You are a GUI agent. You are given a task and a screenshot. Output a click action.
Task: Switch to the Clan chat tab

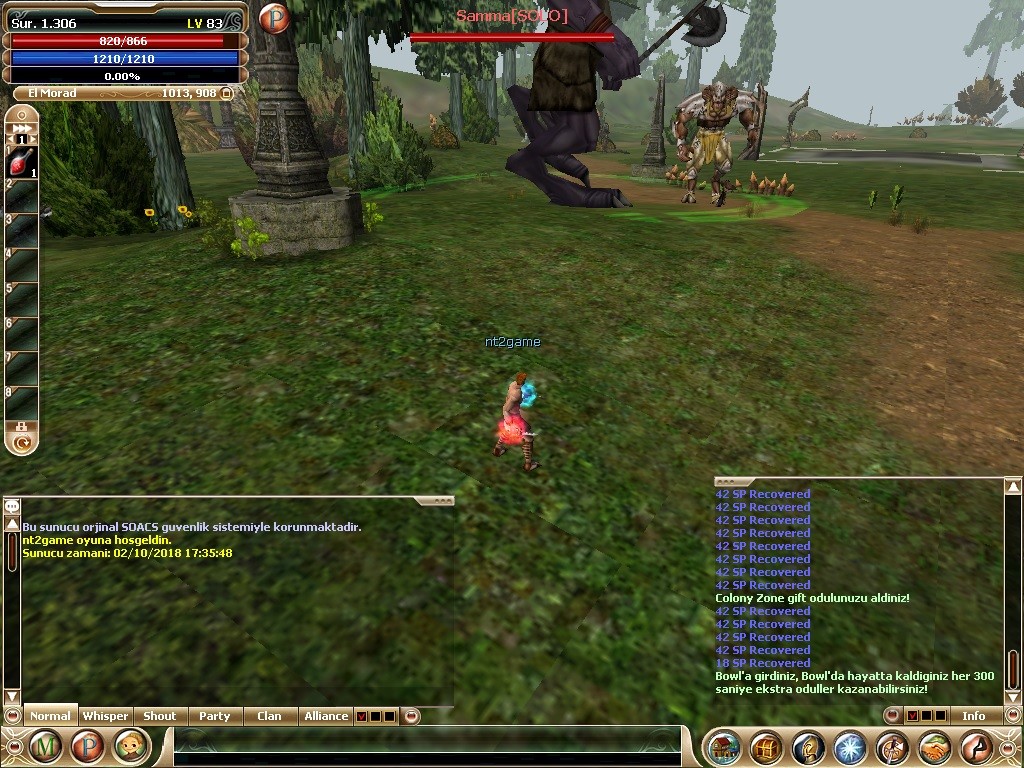pos(269,716)
